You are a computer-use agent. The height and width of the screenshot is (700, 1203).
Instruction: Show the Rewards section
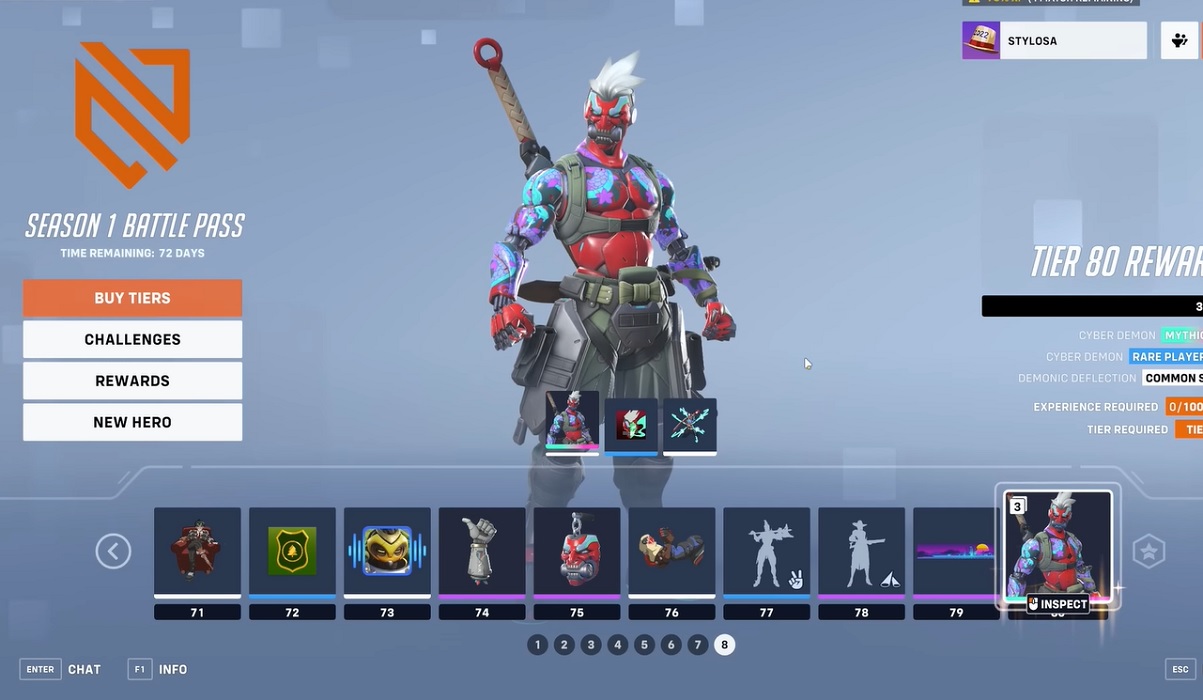click(x=132, y=381)
